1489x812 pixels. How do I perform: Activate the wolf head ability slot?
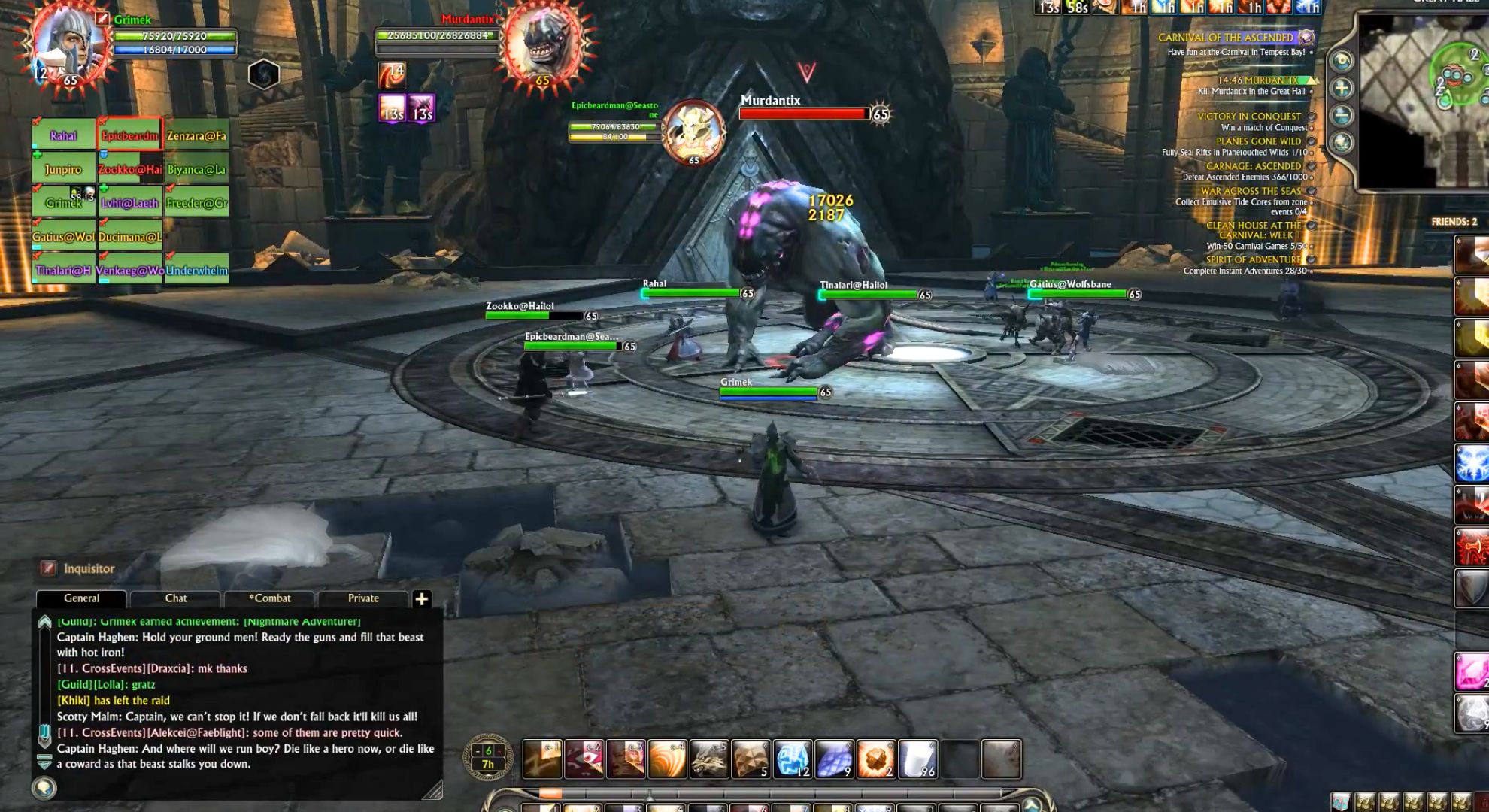[708, 759]
